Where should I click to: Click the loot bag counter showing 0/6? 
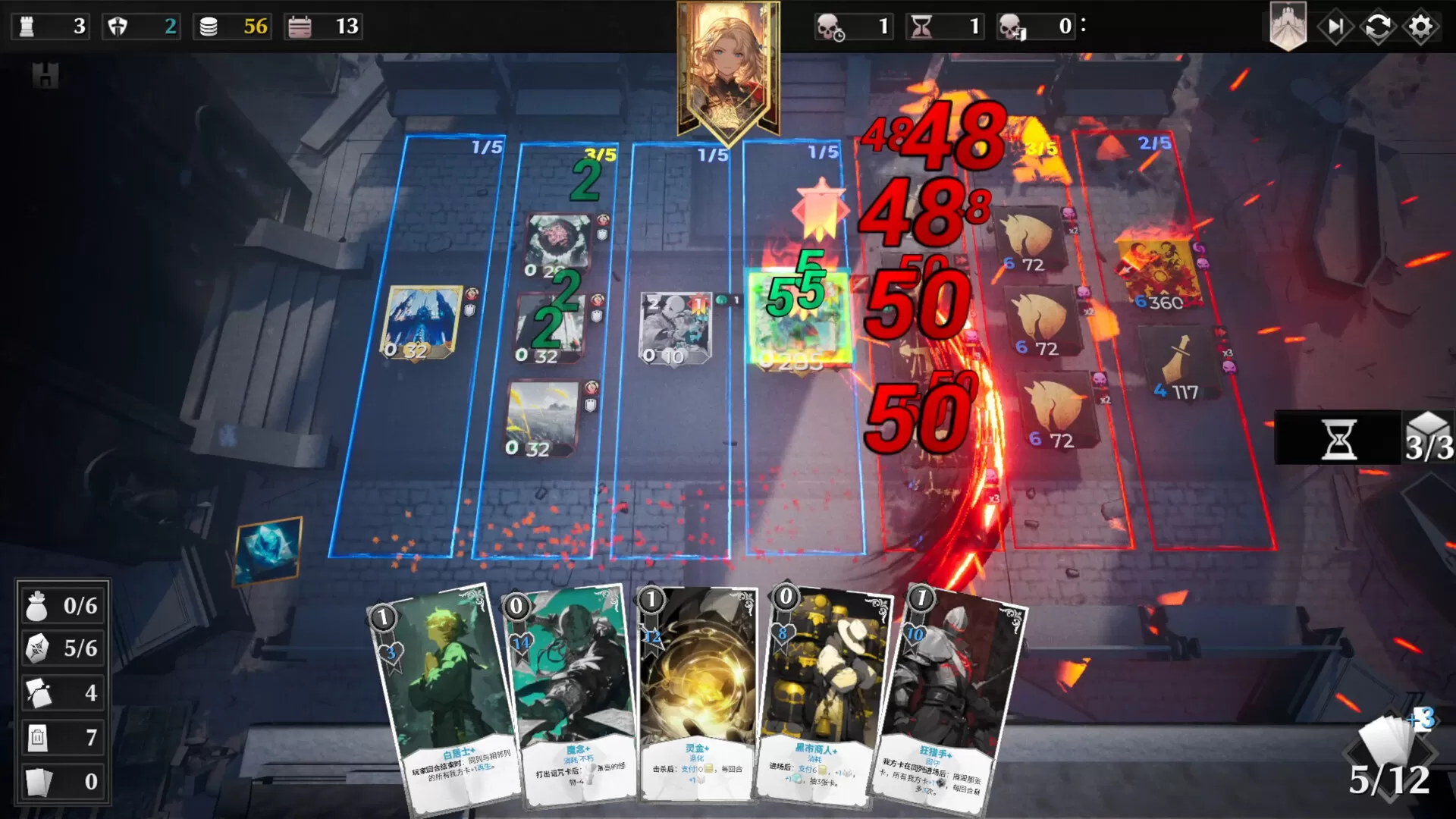tap(63, 606)
